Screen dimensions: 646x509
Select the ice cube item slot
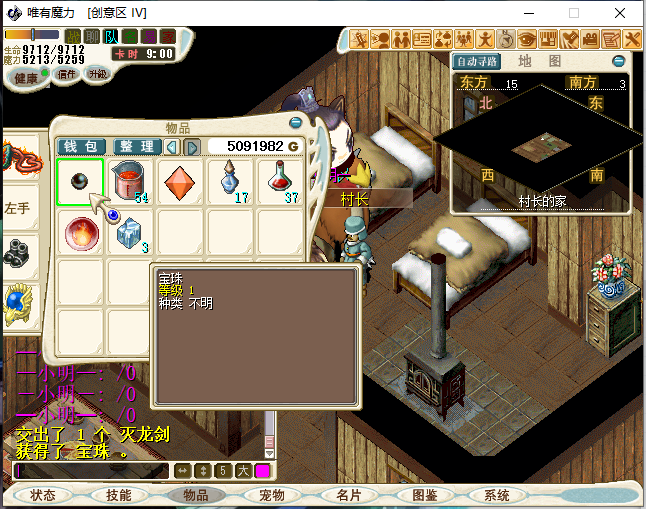[130, 233]
